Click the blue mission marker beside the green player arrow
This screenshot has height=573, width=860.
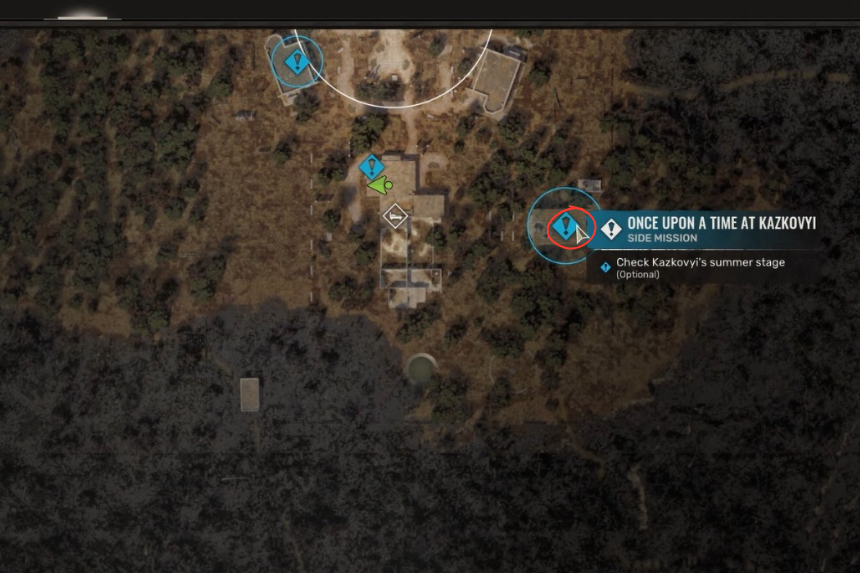372,167
